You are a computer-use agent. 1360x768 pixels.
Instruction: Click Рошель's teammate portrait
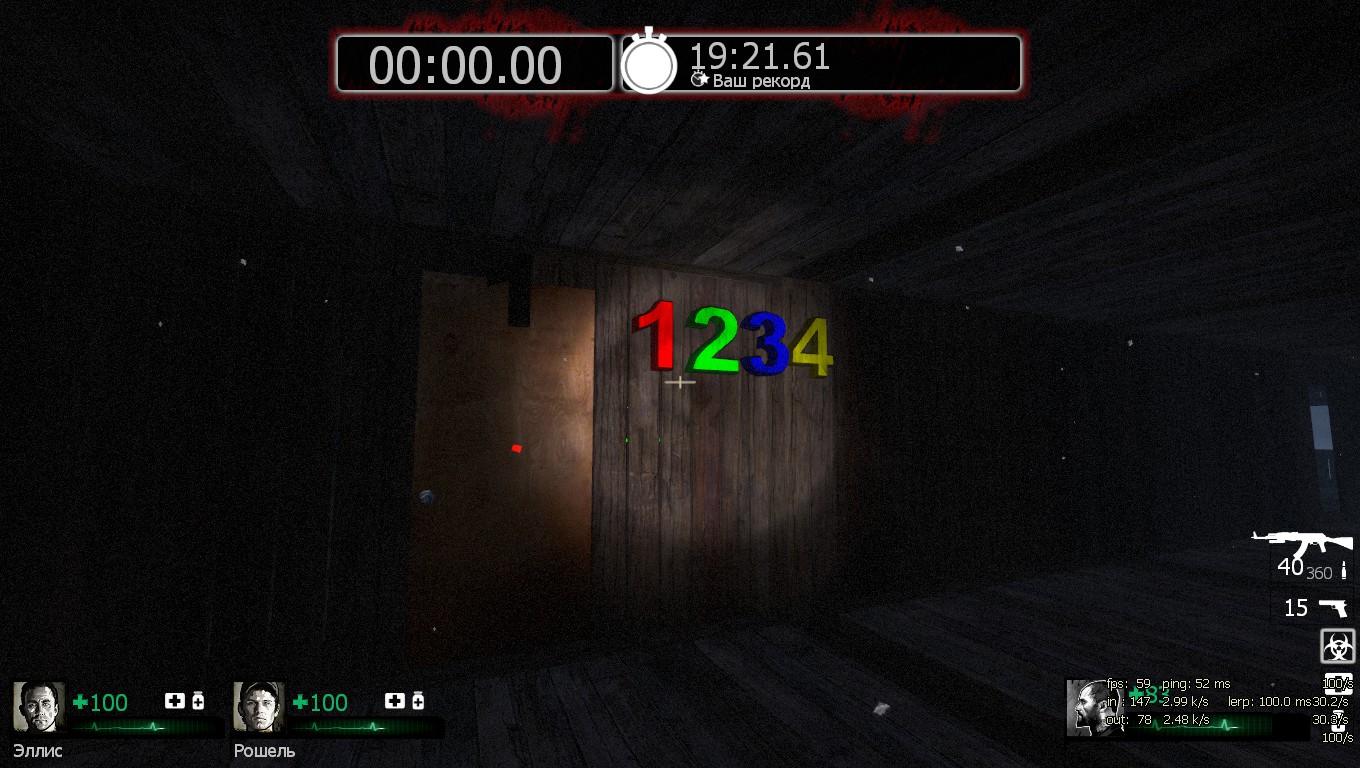259,707
